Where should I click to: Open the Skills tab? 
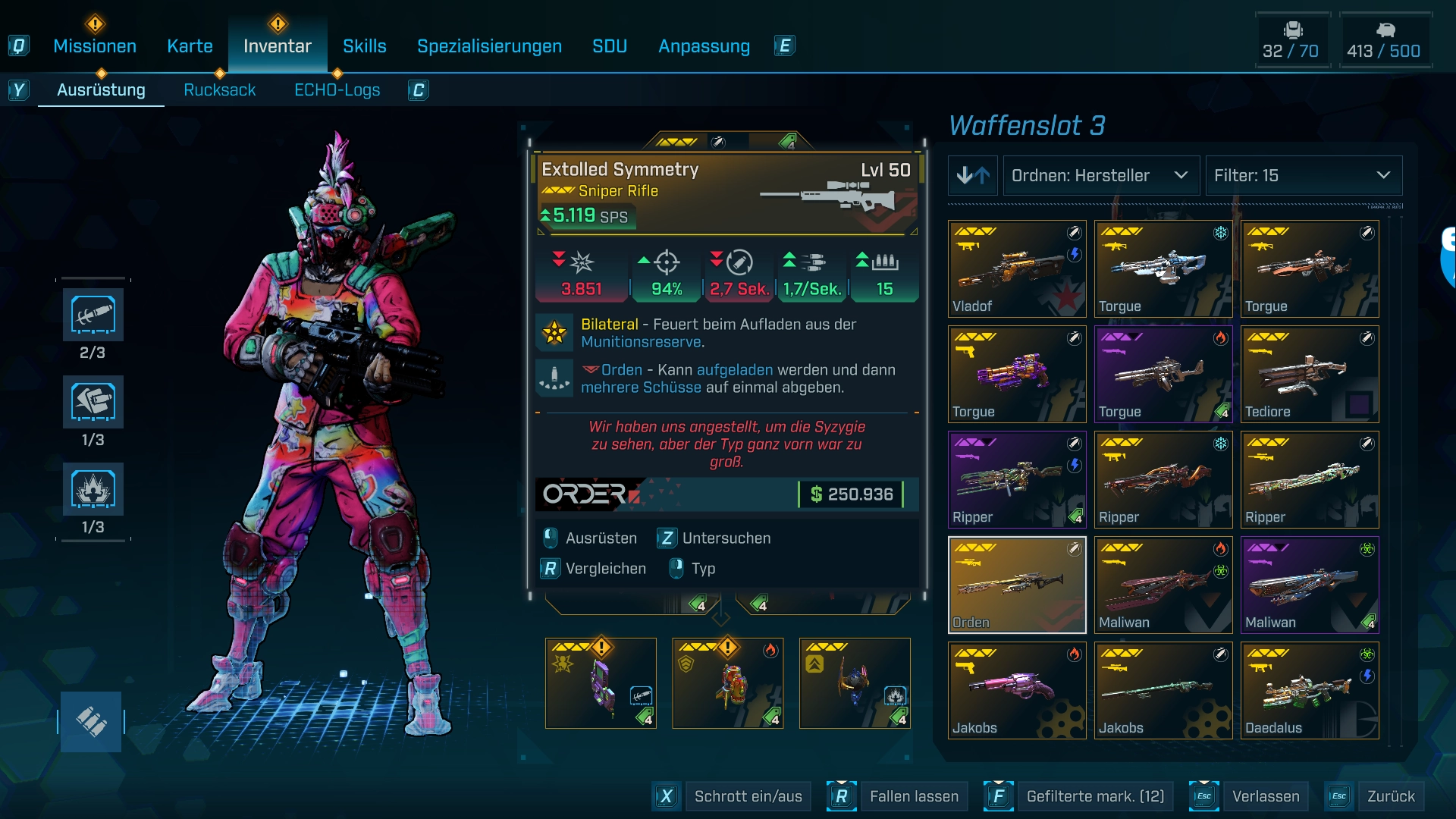tap(364, 46)
